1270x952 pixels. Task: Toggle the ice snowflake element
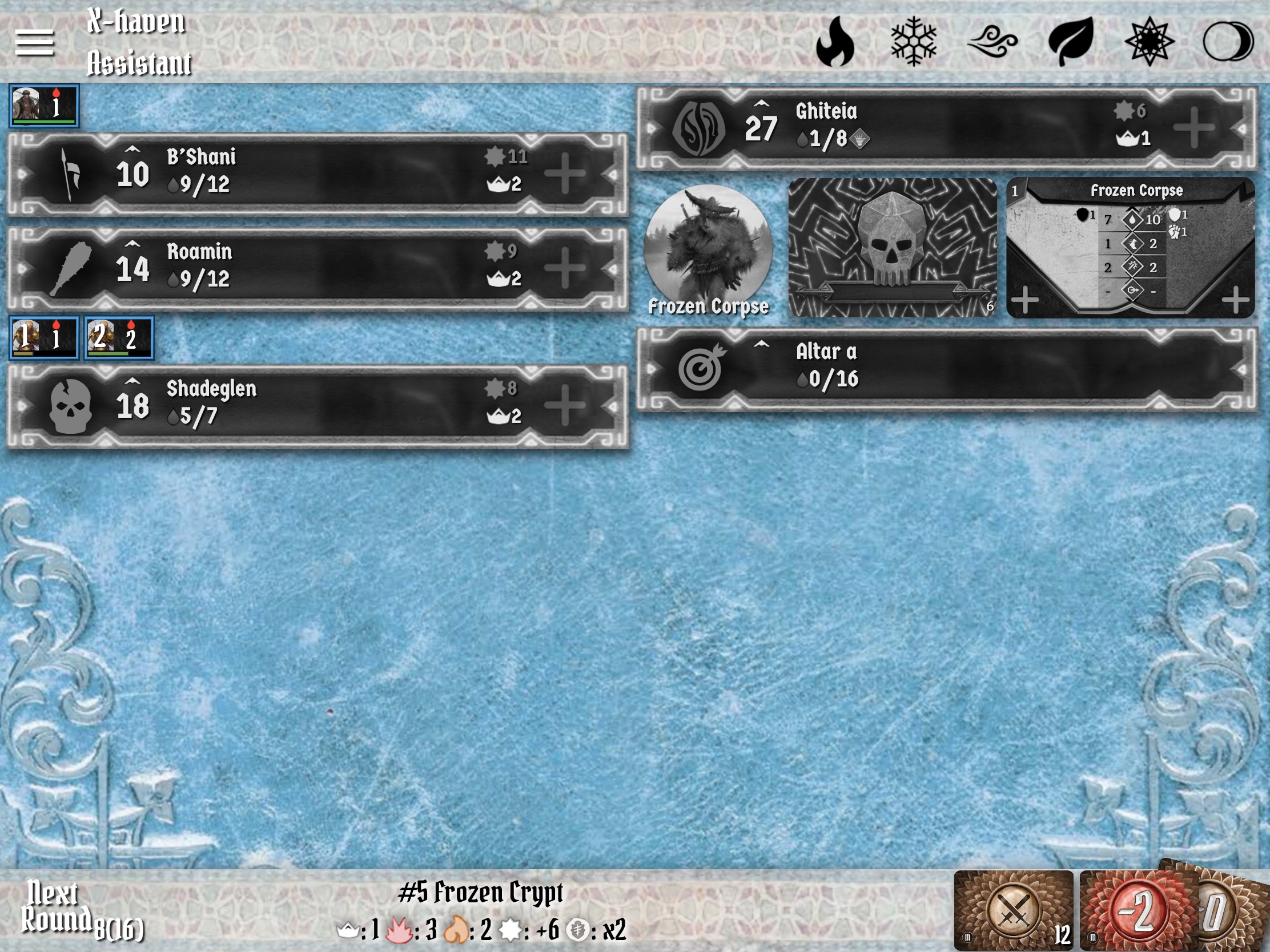click(x=914, y=42)
